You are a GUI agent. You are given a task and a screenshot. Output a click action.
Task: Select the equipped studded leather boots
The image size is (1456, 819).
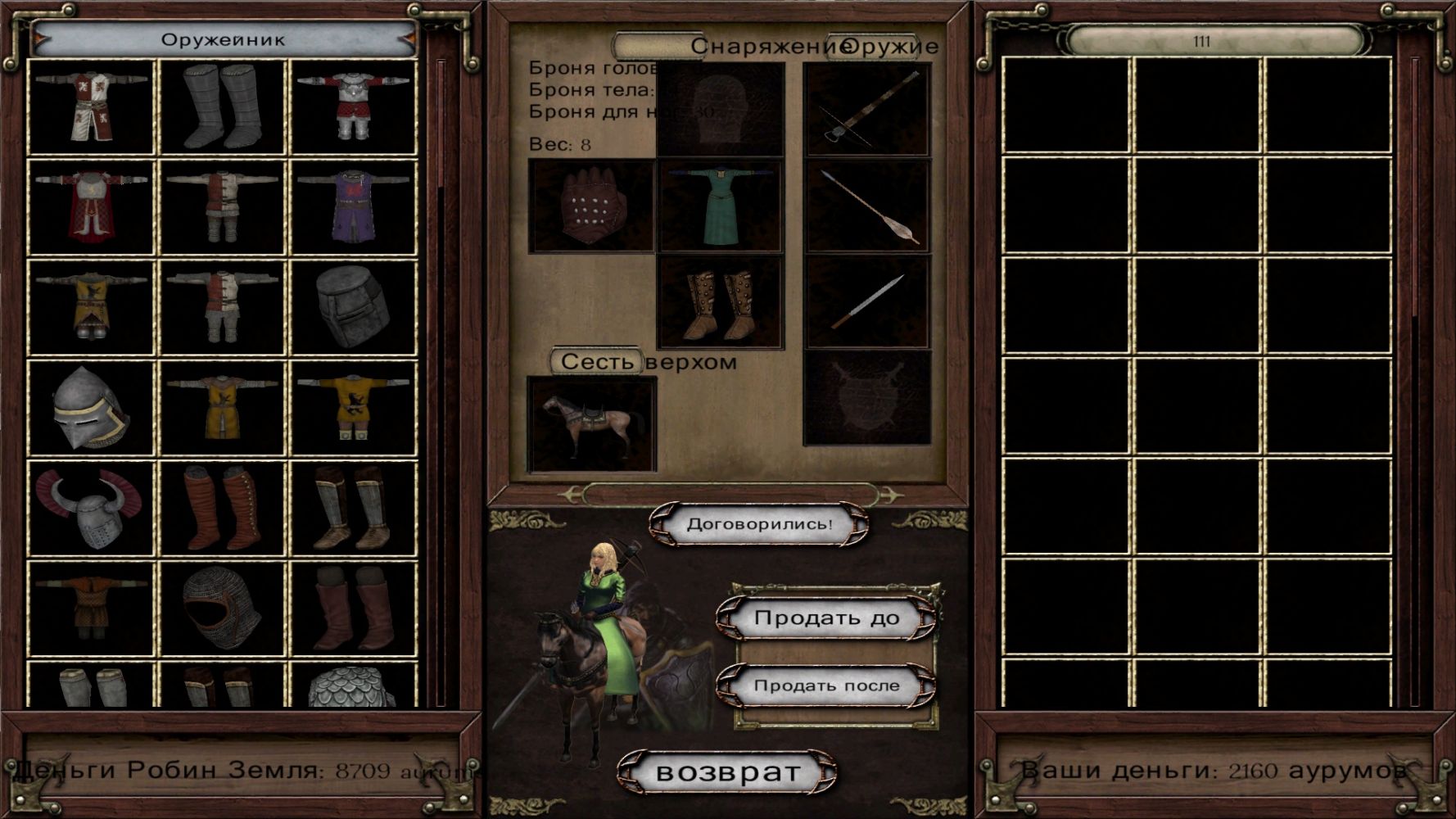coord(721,303)
